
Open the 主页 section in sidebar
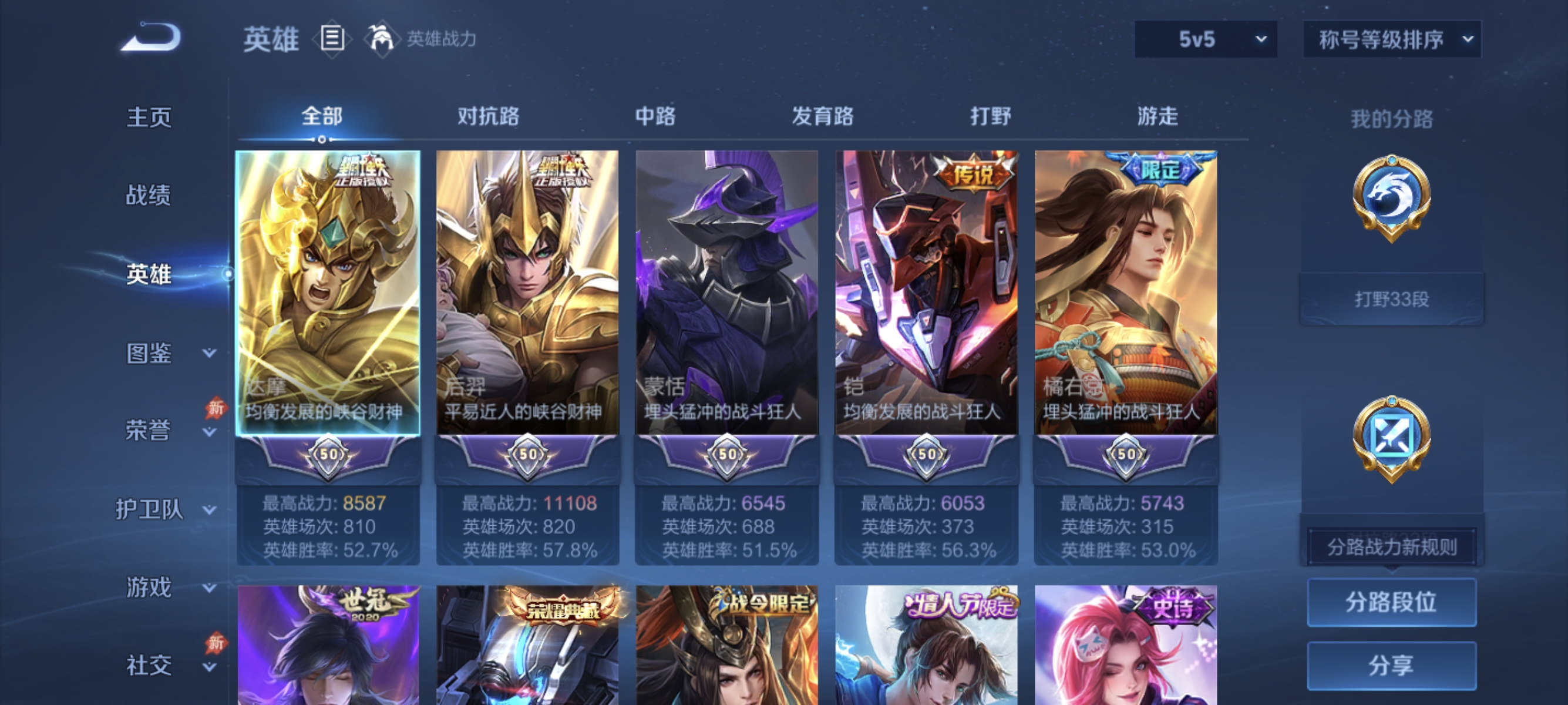[148, 117]
